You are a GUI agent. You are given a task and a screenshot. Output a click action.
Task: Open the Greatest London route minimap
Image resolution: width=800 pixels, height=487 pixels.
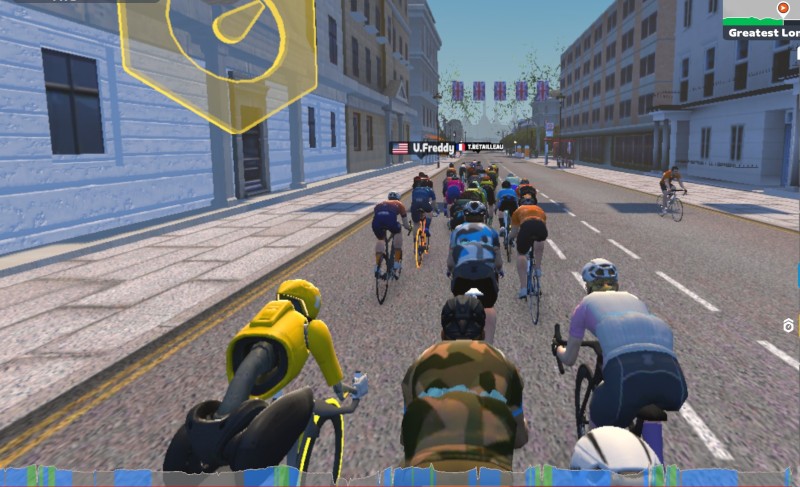coord(763,20)
